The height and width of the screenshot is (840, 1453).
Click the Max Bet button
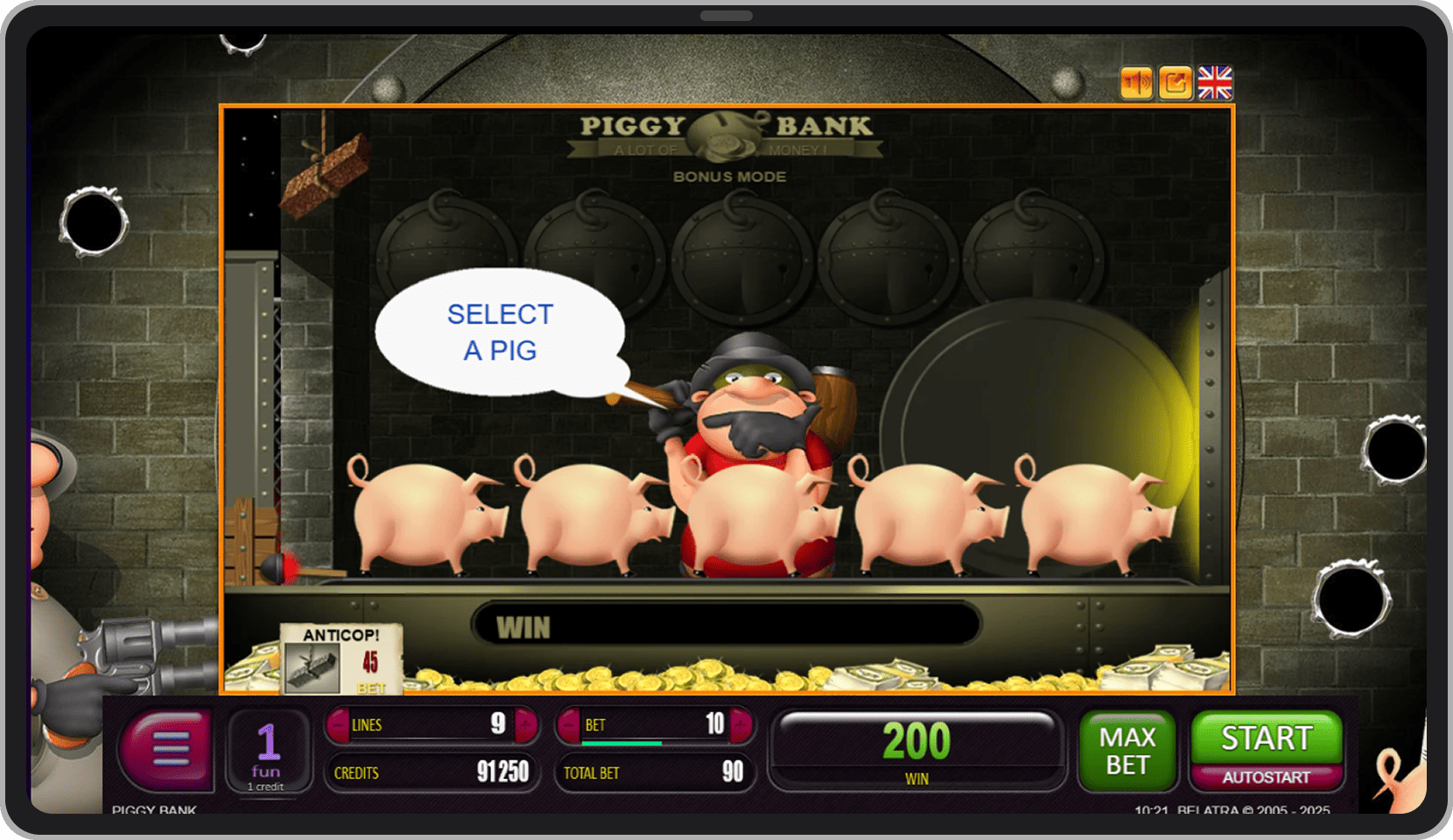[1127, 751]
